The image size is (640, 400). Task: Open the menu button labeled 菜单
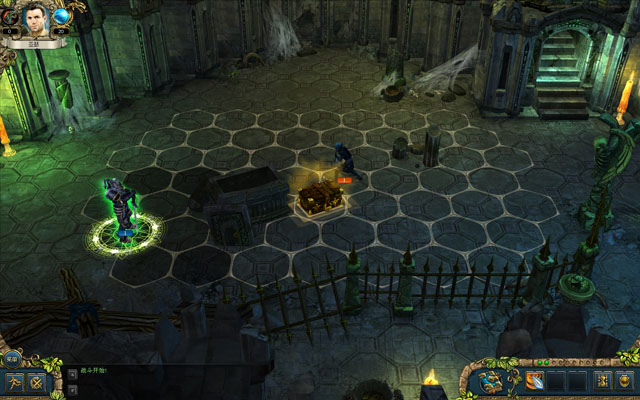(11, 358)
